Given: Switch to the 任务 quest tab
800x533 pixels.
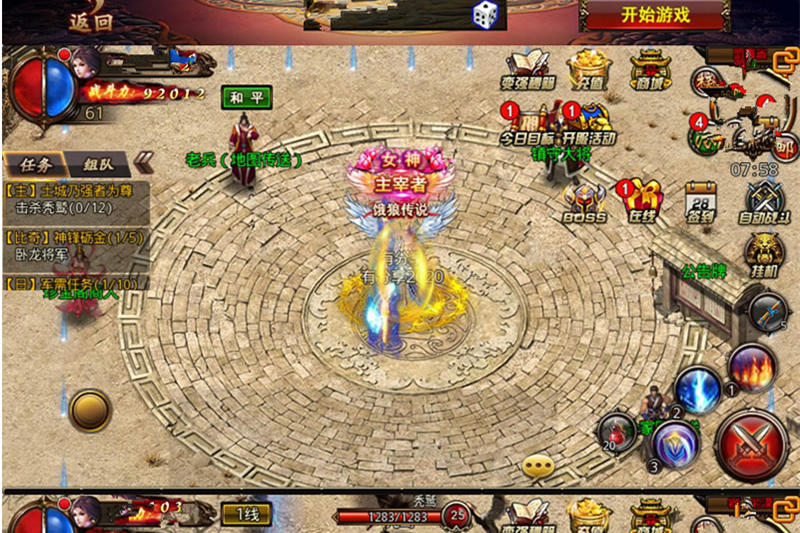Looking at the screenshot, I should [33, 165].
